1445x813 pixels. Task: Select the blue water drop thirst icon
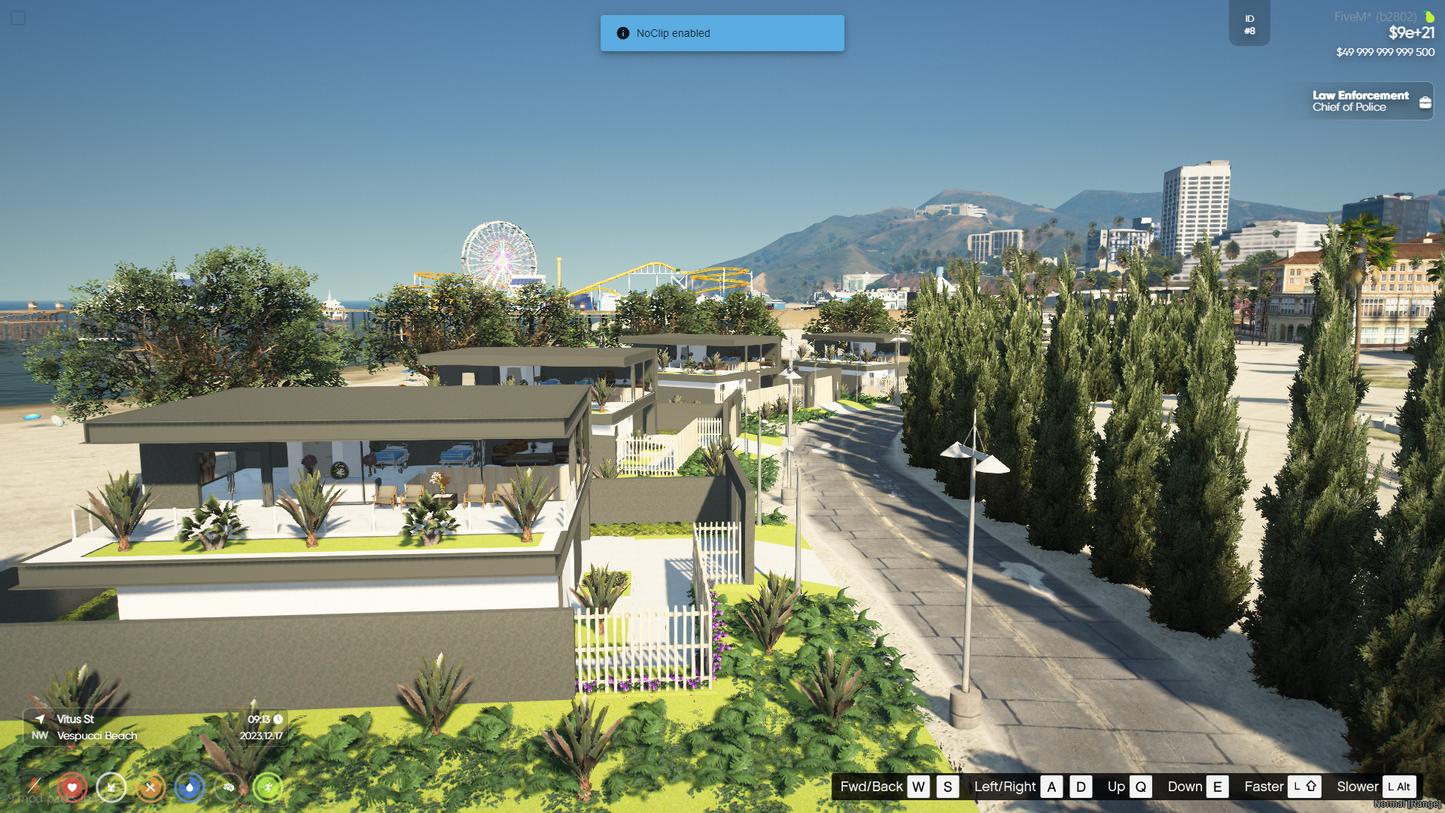coord(189,787)
